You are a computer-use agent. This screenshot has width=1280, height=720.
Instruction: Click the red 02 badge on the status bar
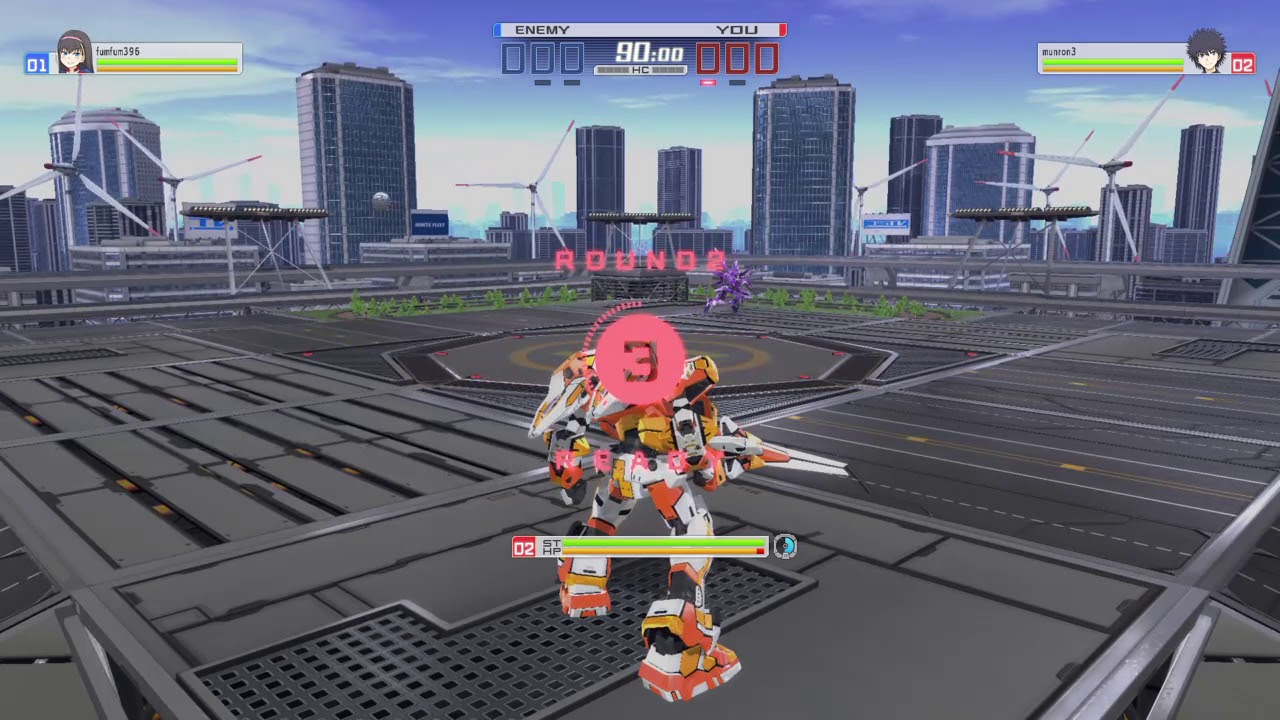(x=524, y=546)
